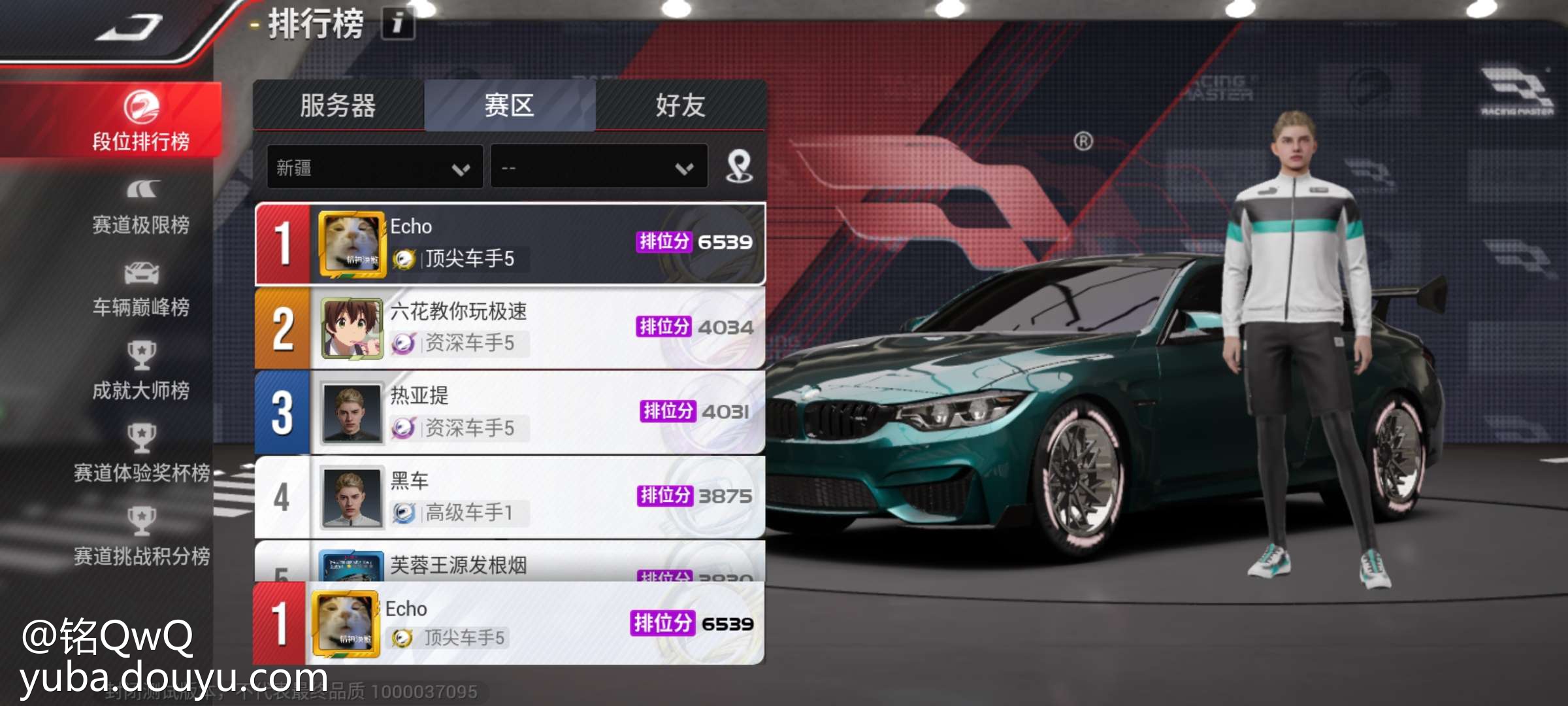Screen dimensions: 1568x706
Task: Show the 车辆巅峰榜 ranking
Action: 141,290
